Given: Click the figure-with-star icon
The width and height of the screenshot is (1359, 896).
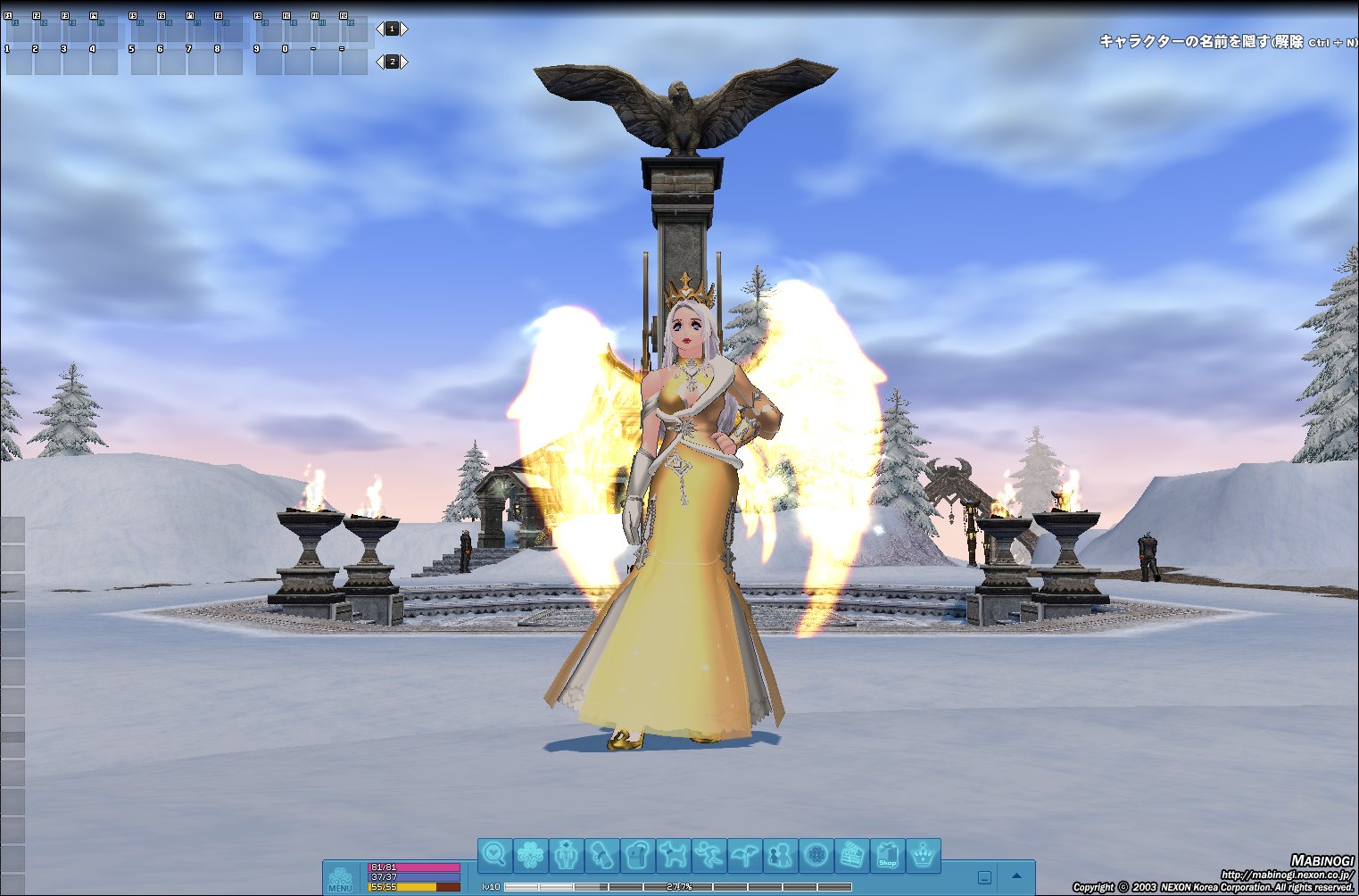Looking at the screenshot, I should (566, 855).
